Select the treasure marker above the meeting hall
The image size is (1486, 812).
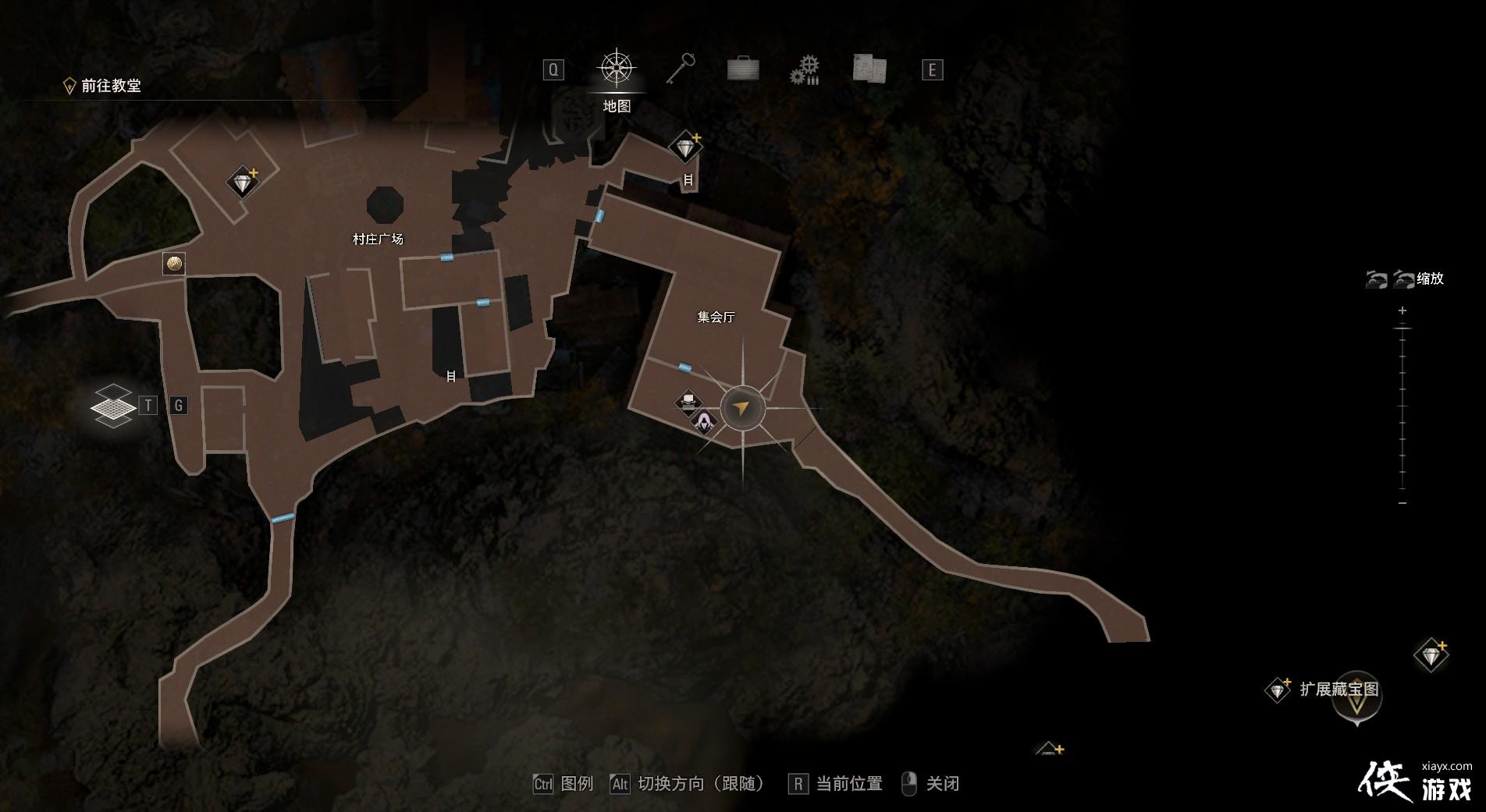click(685, 147)
